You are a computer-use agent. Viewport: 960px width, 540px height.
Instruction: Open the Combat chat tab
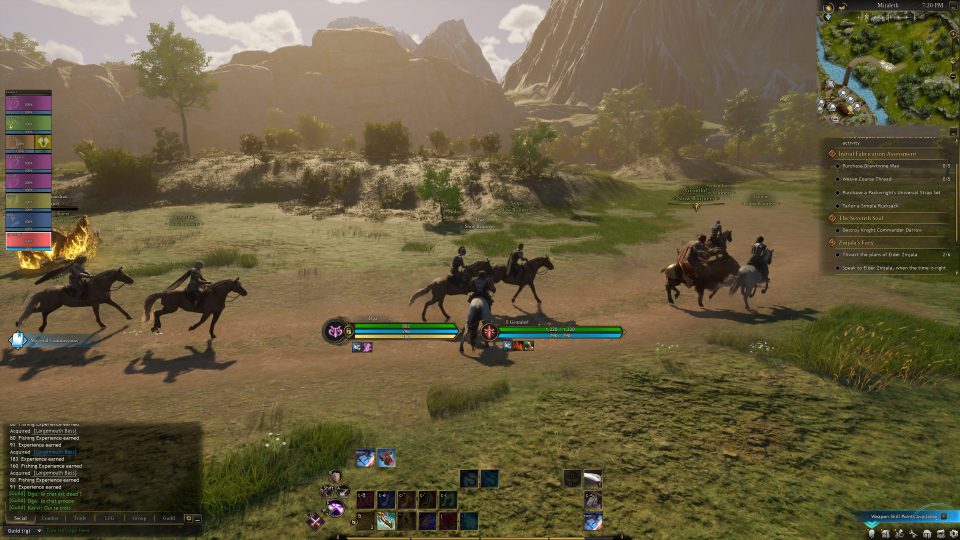coord(50,518)
